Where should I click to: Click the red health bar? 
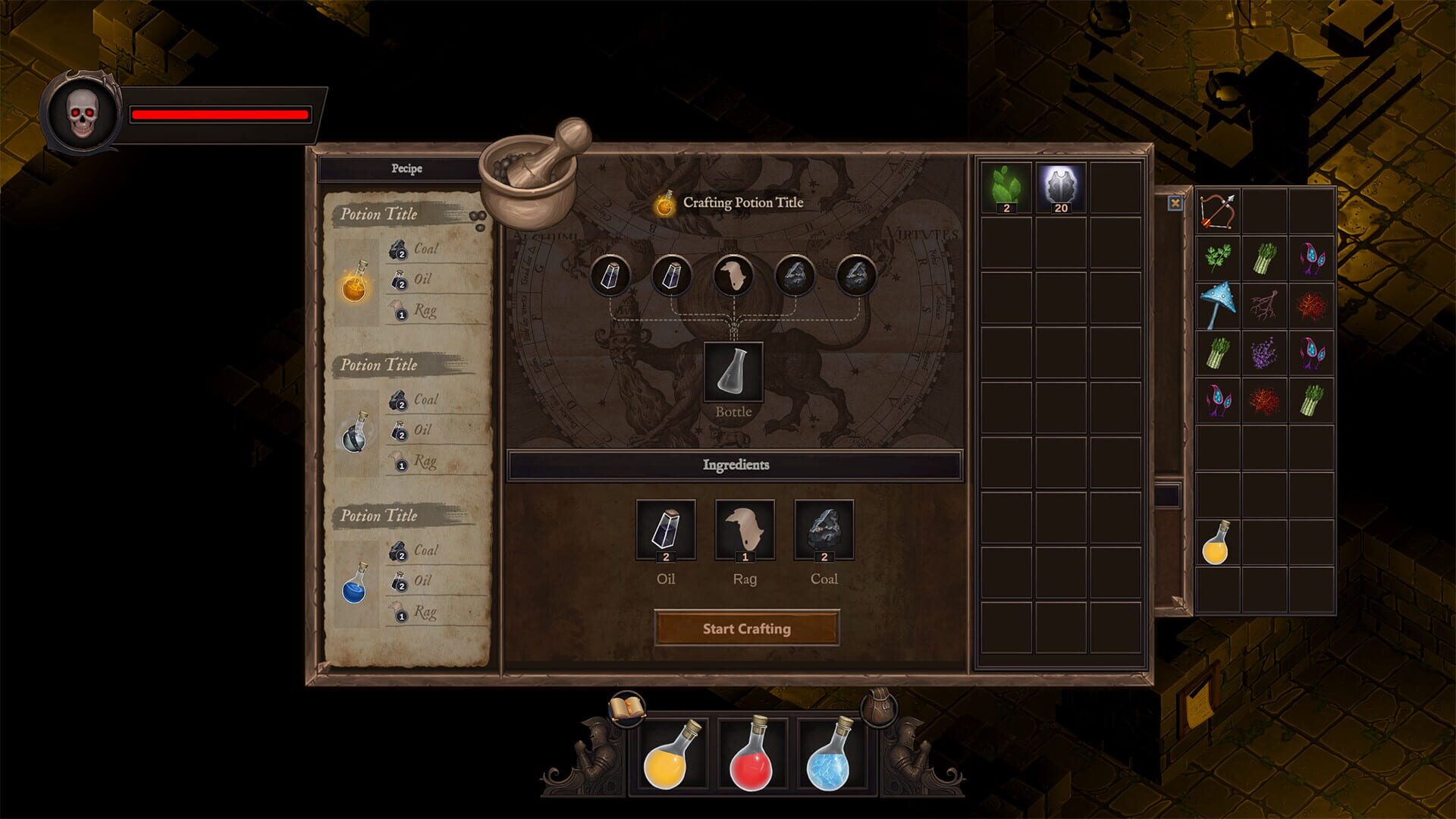tap(220, 115)
